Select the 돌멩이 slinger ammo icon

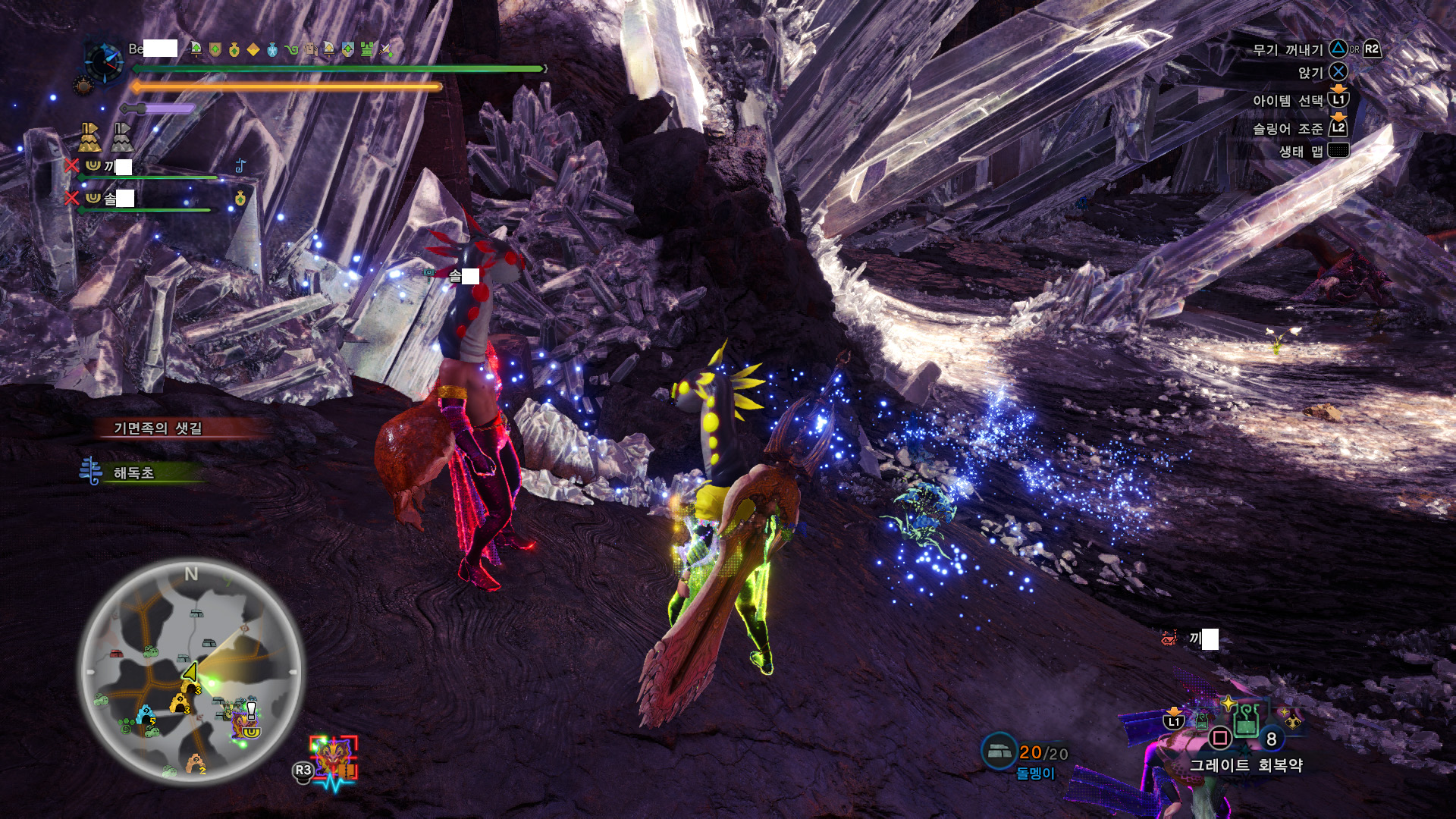(999, 751)
